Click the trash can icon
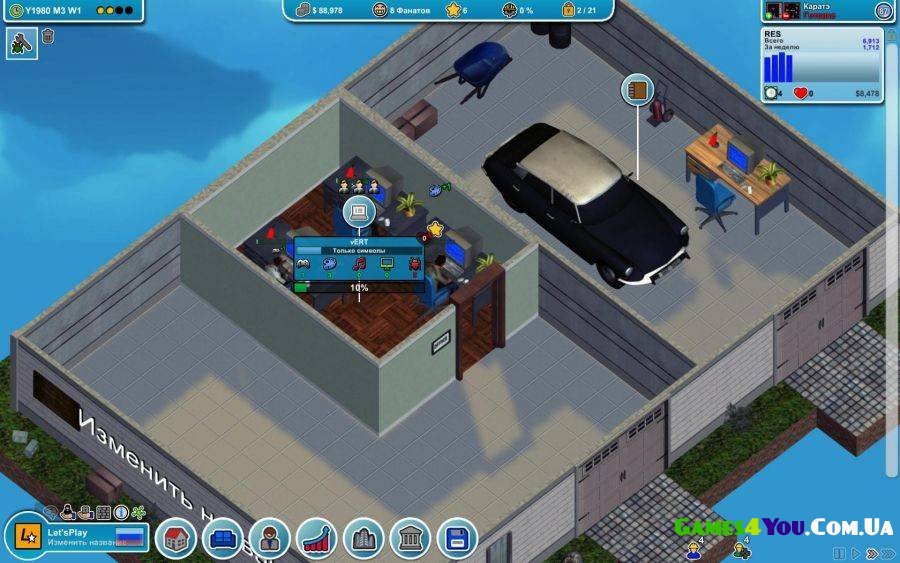This screenshot has height=563, width=900. coord(48,37)
